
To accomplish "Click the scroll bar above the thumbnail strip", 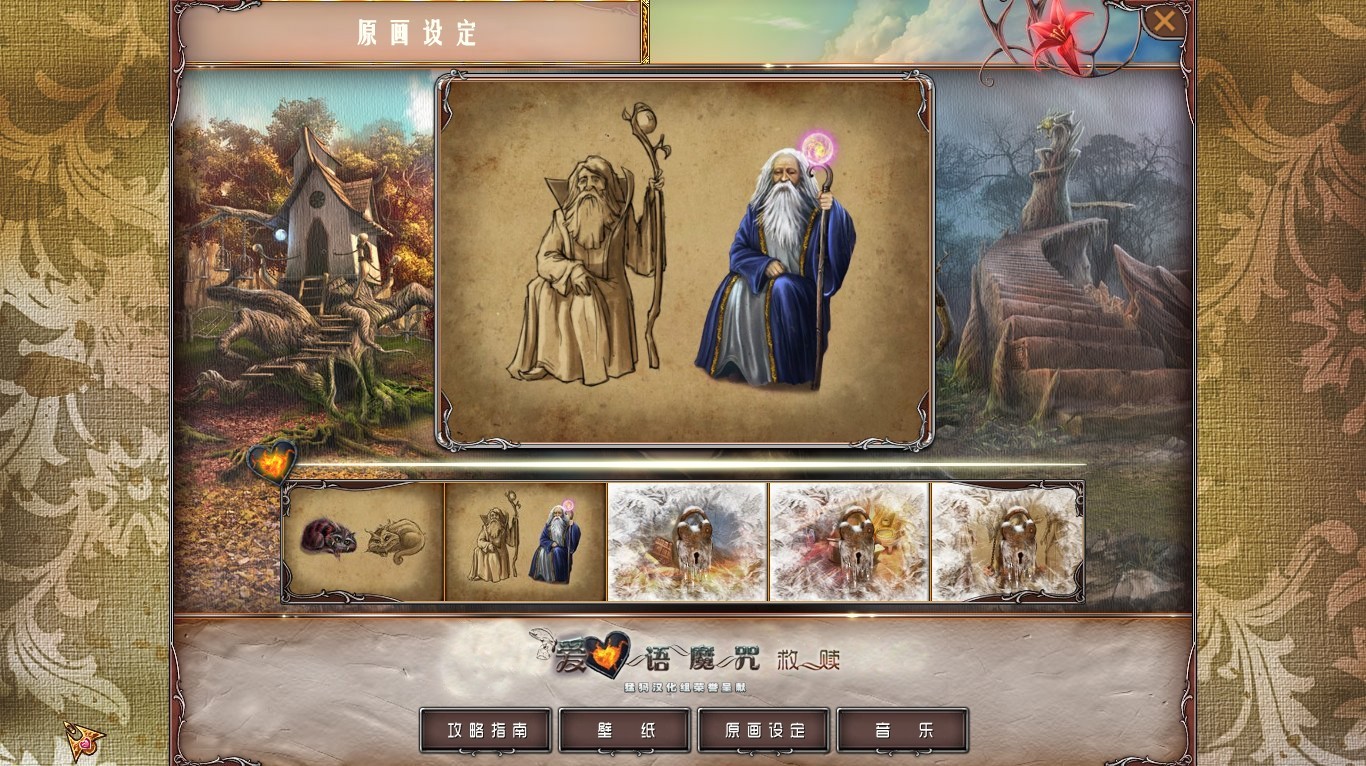I will tap(683, 463).
